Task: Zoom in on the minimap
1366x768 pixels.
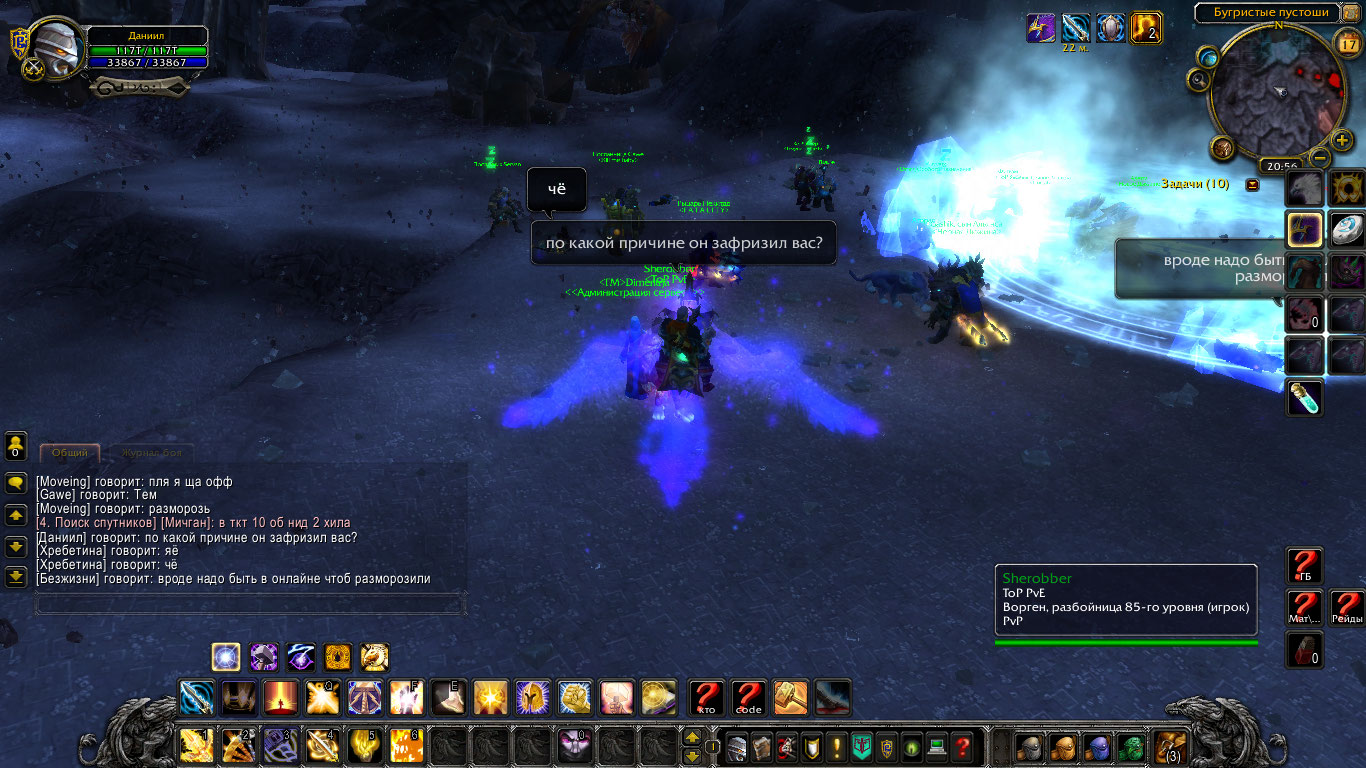Action: tap(1341, 140)
